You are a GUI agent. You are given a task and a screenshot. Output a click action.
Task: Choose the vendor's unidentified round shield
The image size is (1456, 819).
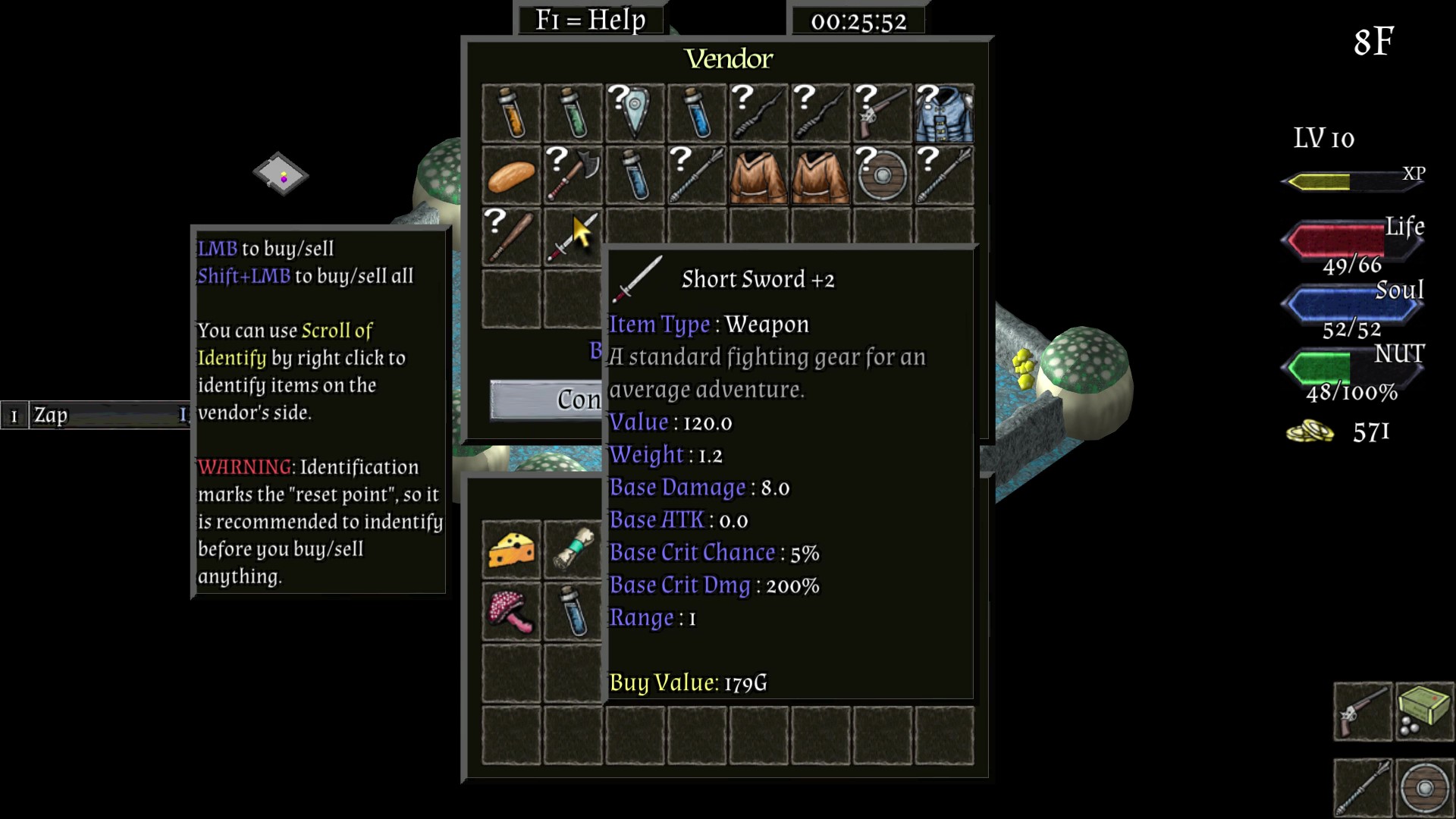tap(882, 176)
